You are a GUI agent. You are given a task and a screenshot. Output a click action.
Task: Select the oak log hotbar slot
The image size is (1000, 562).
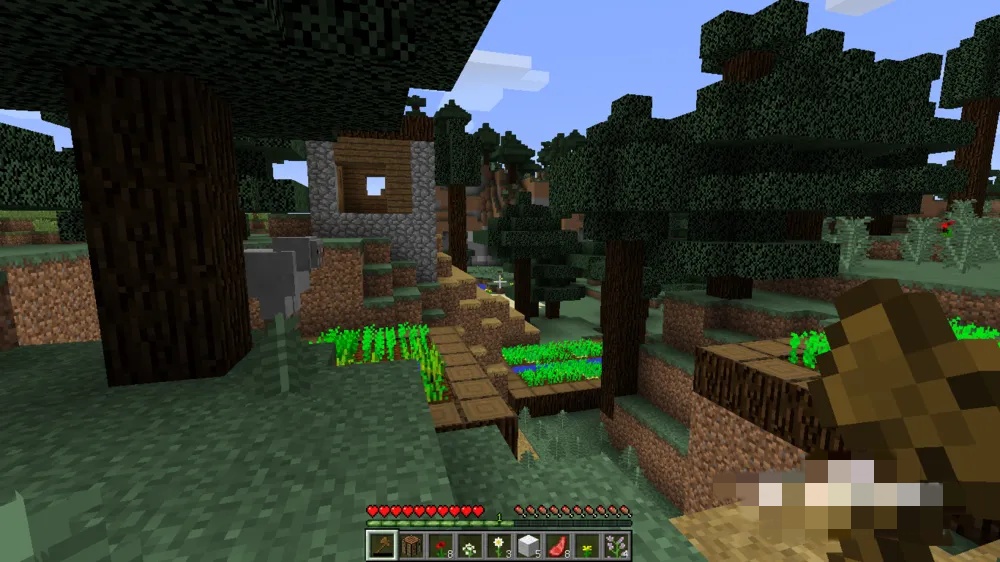click(410, 546)
